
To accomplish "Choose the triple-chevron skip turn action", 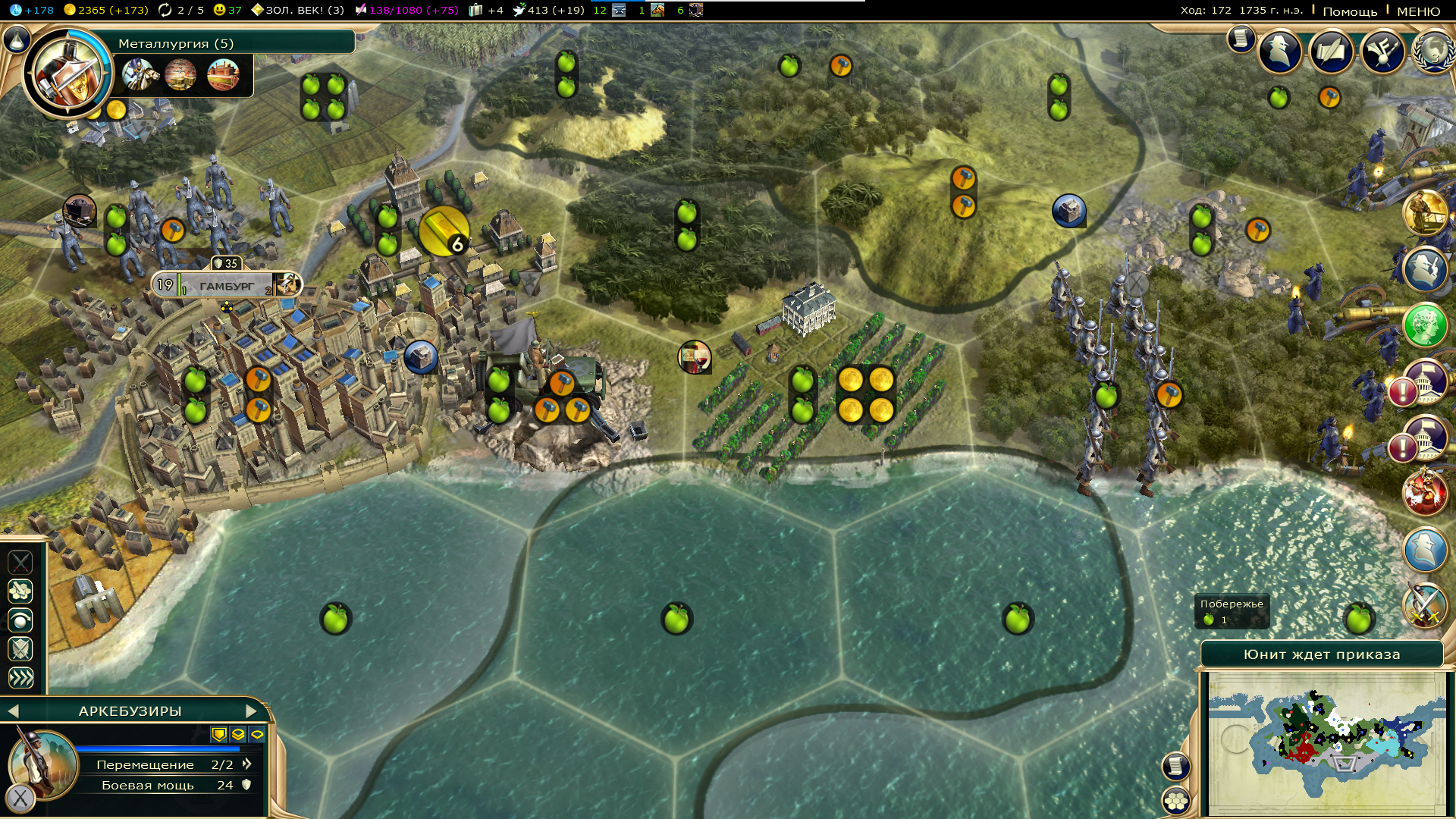I will click(20, 678).
